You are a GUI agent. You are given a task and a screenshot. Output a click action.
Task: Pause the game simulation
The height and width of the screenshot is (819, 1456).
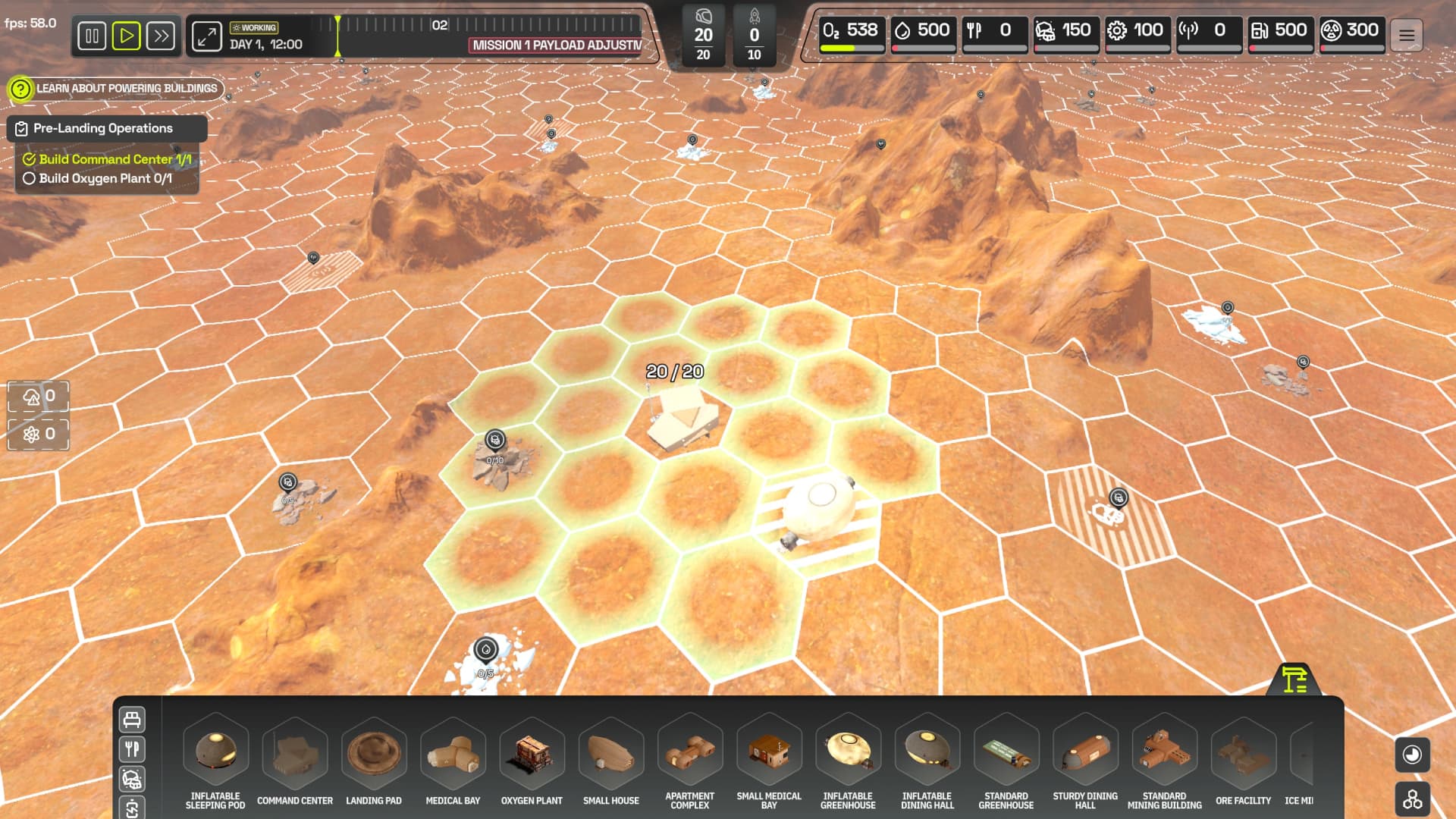pyautogui.click(x=92, y=36)
